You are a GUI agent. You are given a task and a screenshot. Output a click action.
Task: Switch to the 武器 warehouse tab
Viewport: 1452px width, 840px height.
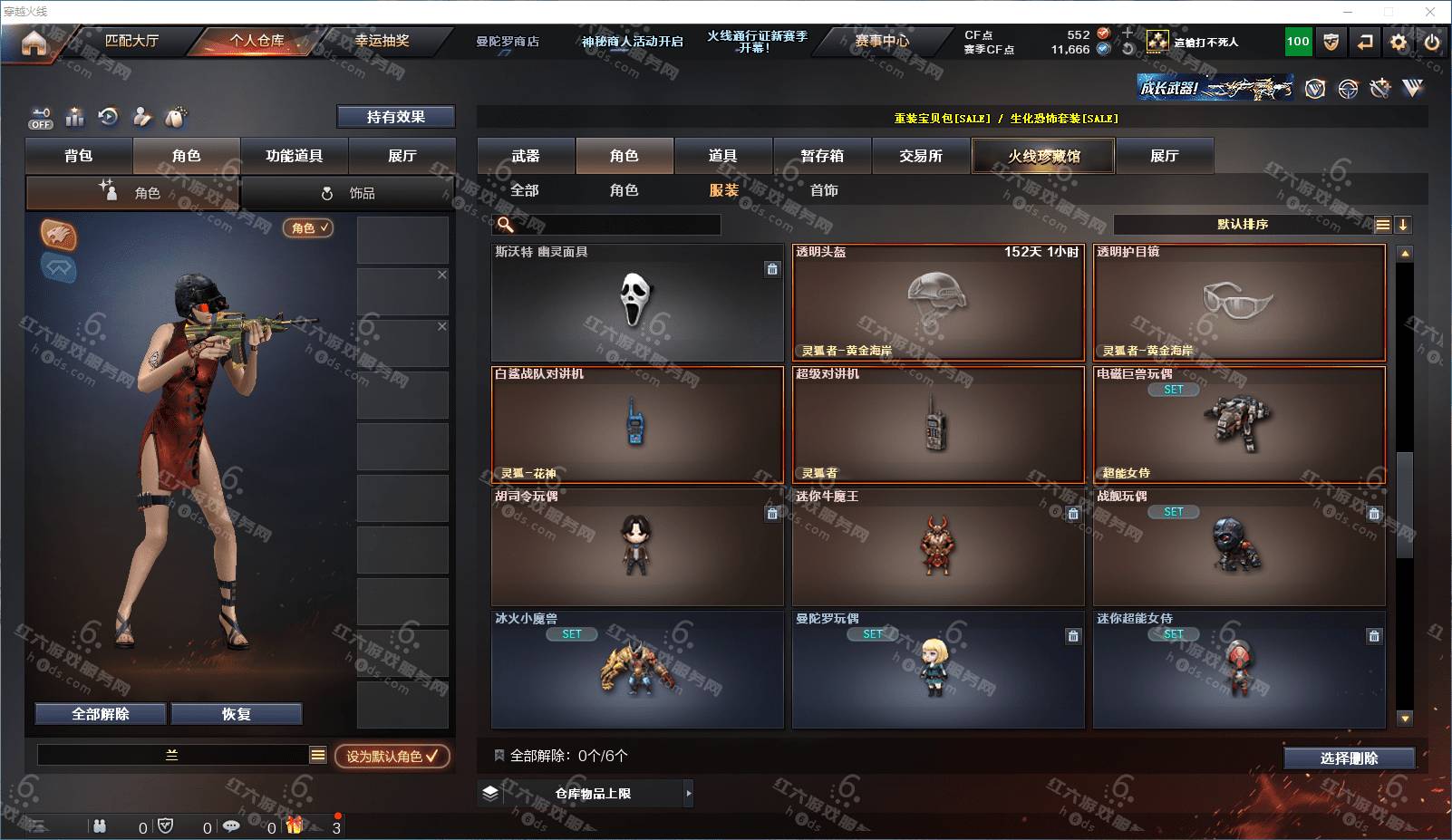tap(526, 156)
